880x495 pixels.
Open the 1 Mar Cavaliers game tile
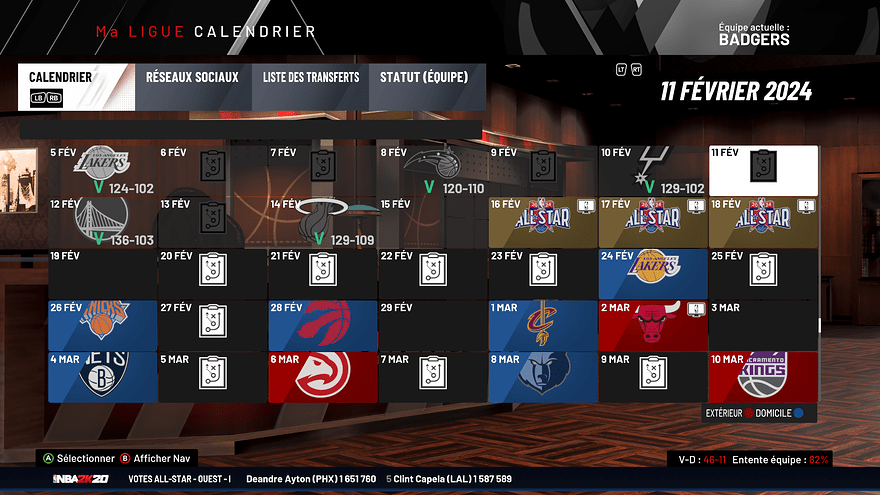pyautogui.click(x=543, y=324)
